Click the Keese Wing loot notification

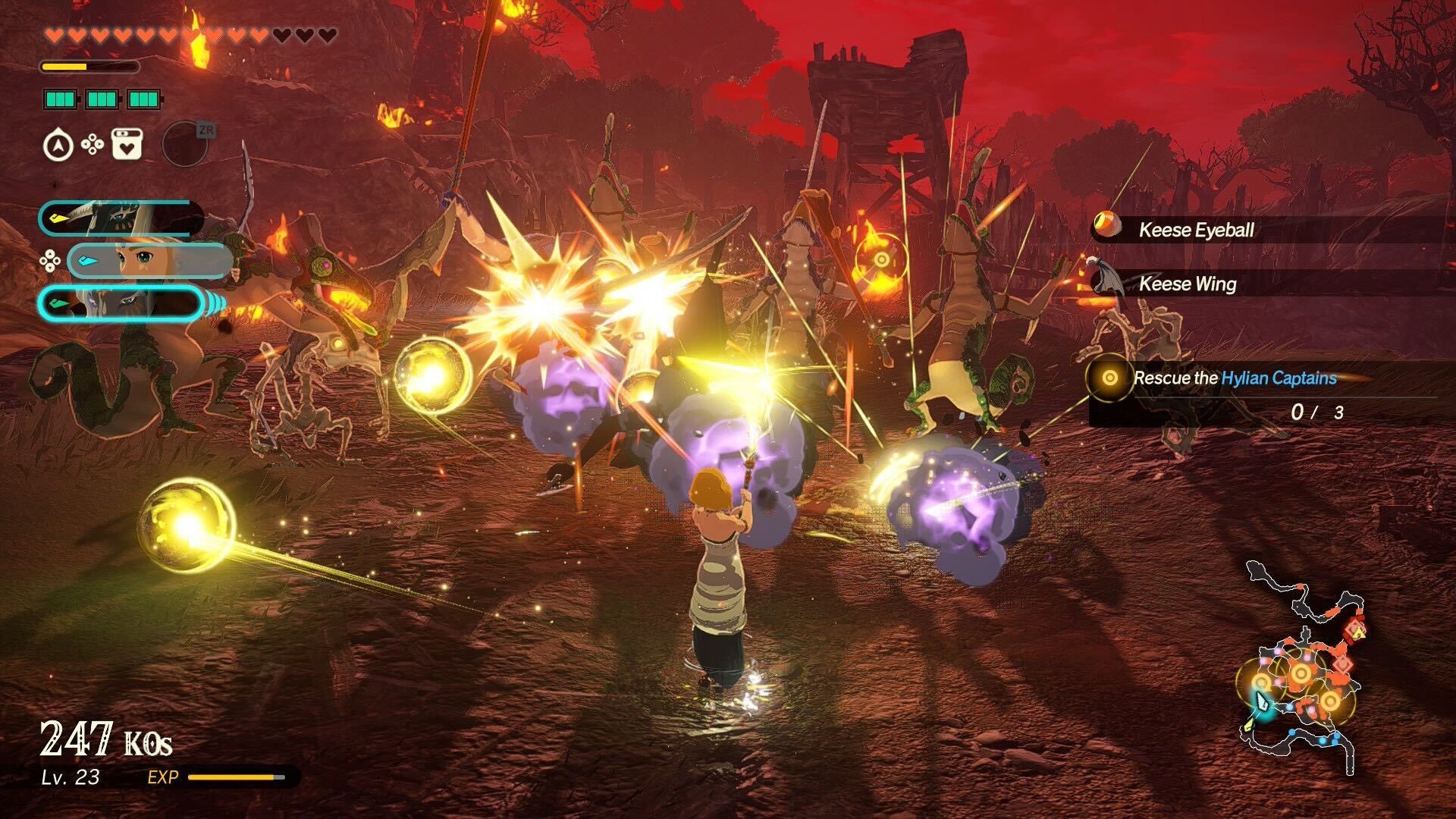click(x=1187, y=284)
